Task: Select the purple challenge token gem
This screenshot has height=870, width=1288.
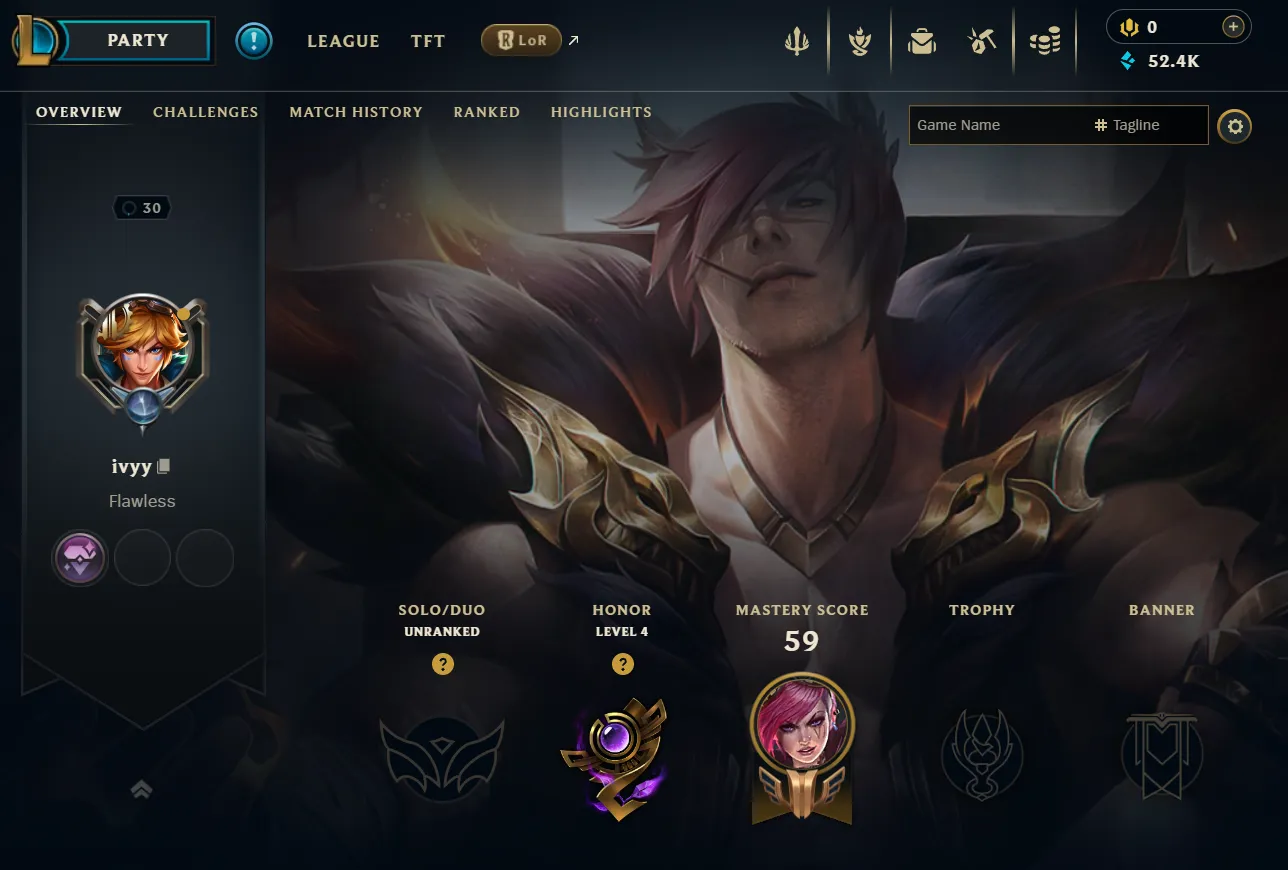Action: click(79, 557)
